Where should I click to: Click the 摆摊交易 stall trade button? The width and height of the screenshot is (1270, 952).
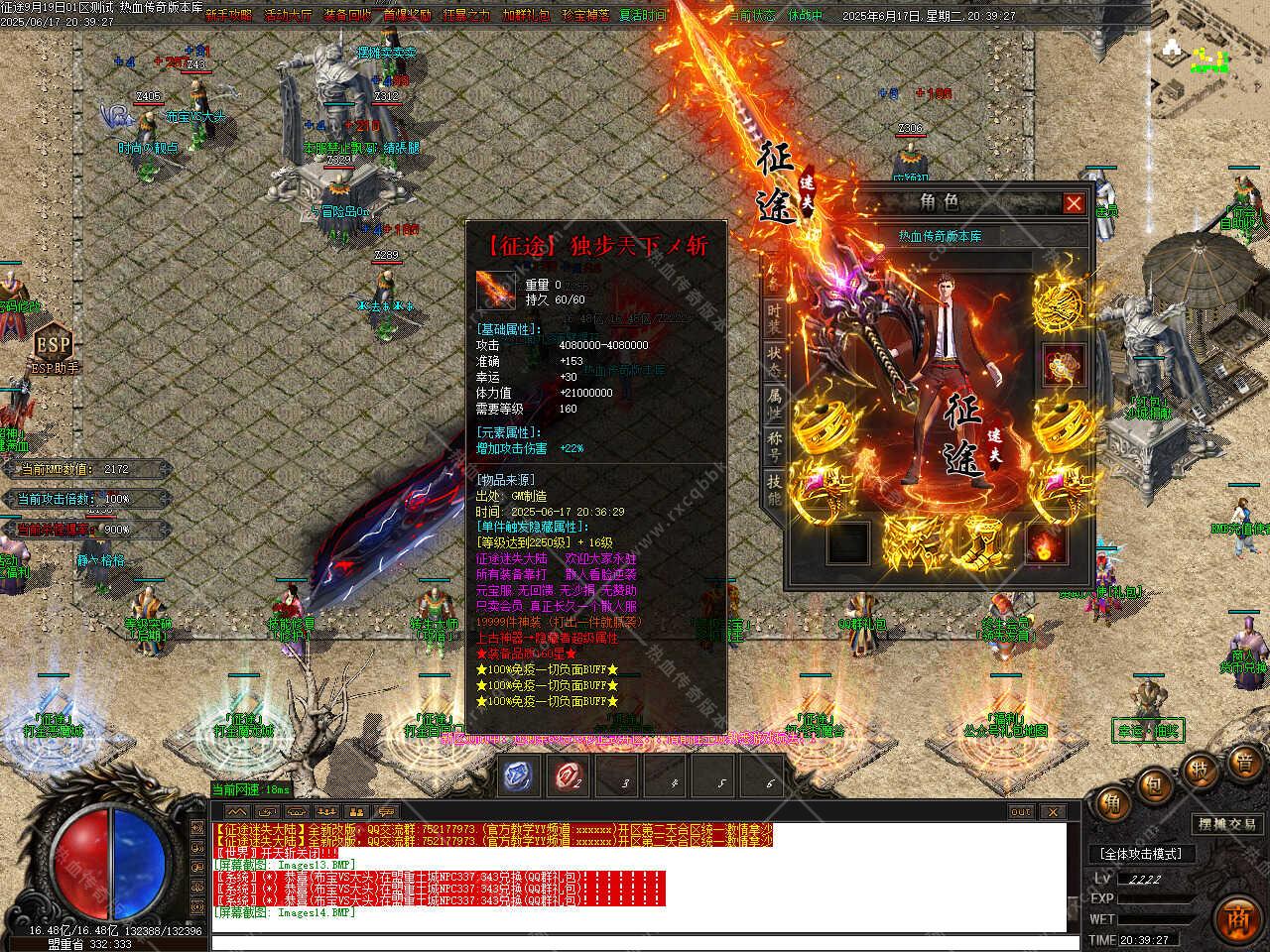[1226, 824]
